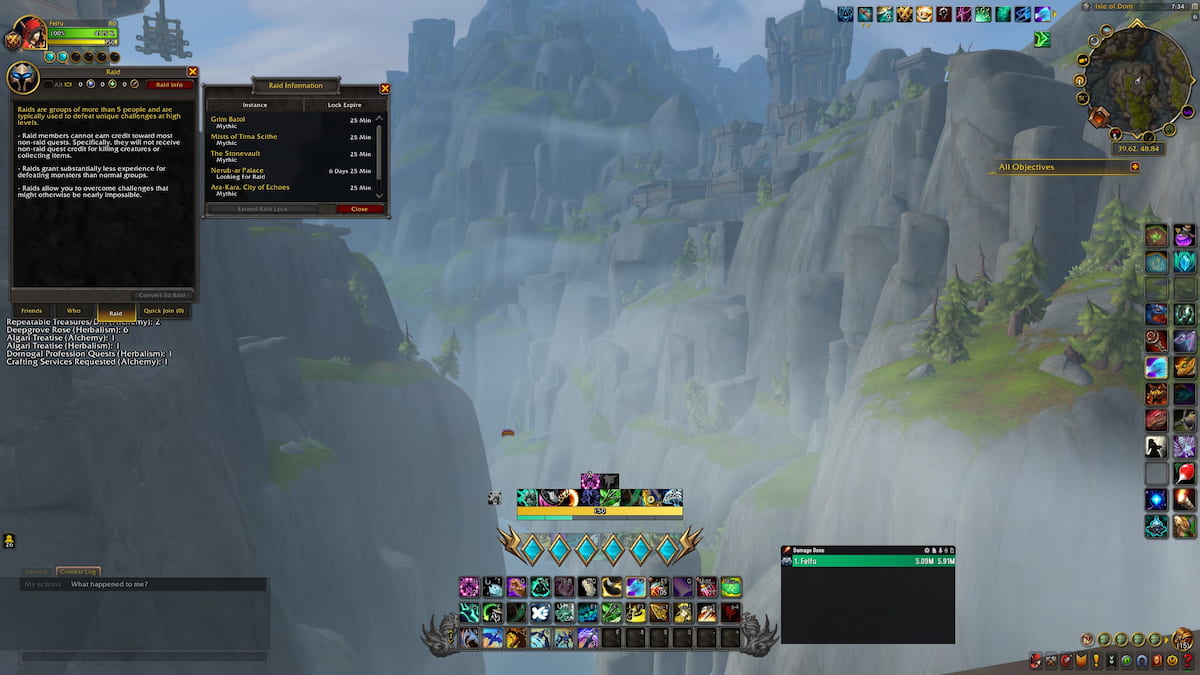This screenshot has width=1200, height=675.
Task: Close the Raid Information window with the red Close button
Action: pos(359,209)
